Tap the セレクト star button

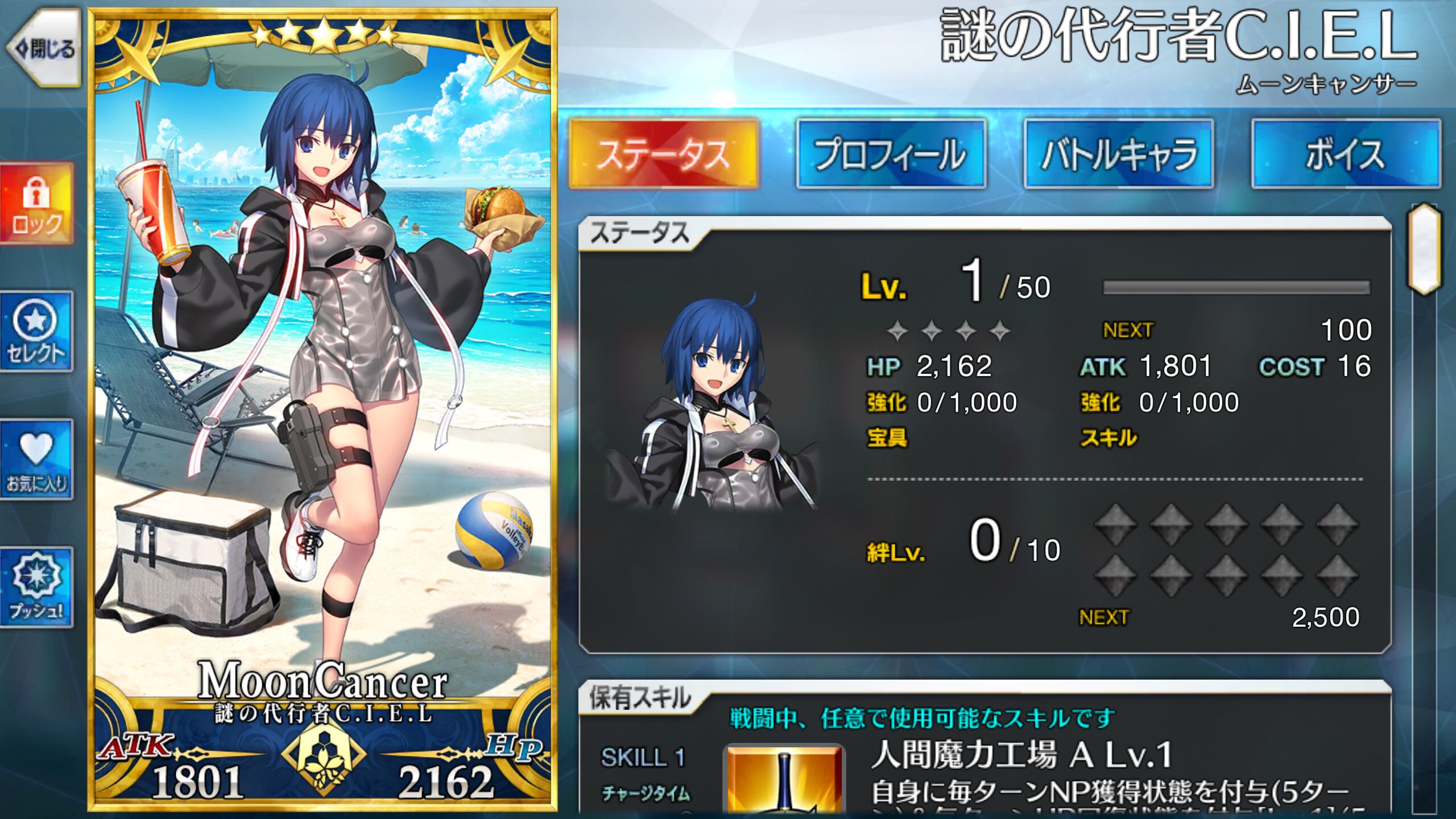[36, 332]
